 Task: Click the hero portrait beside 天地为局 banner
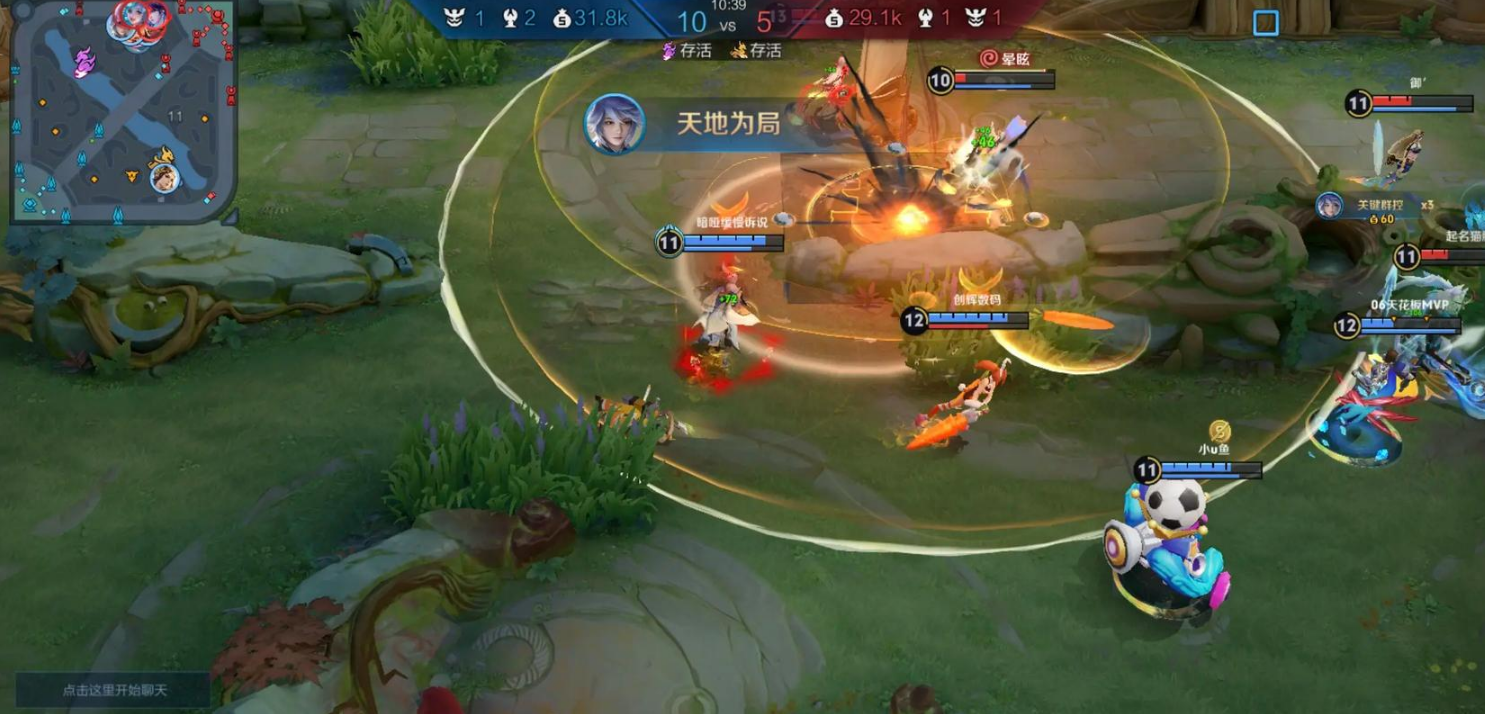614,124
